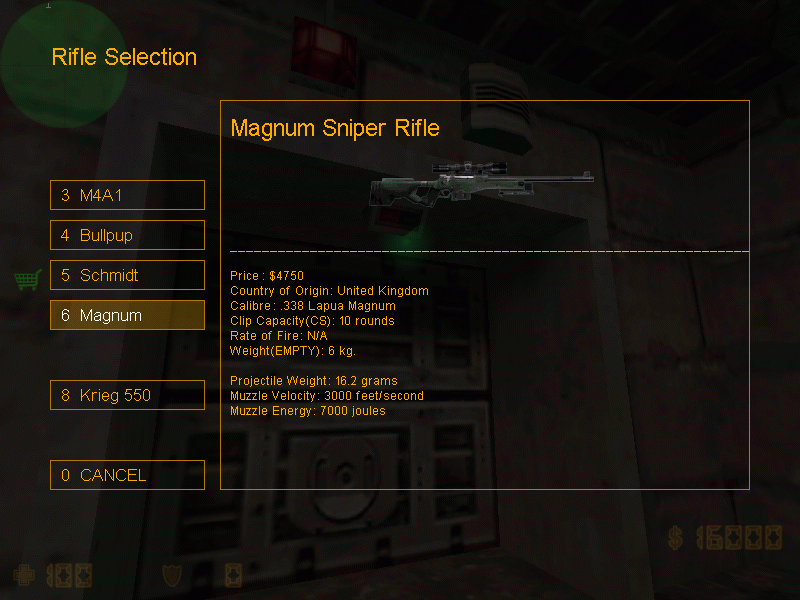This screenshot has width=800, height=600.
Task: Pick the Schmidt rifle entry
Action: pyautogui.click(x=127, y=275)
